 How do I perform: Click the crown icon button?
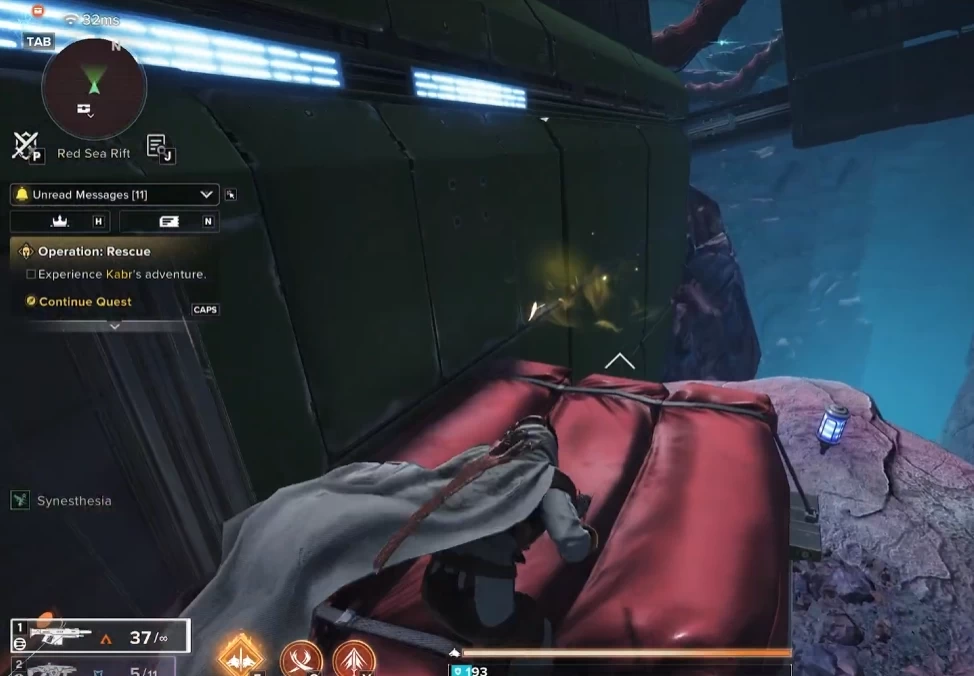click(59, 222)
